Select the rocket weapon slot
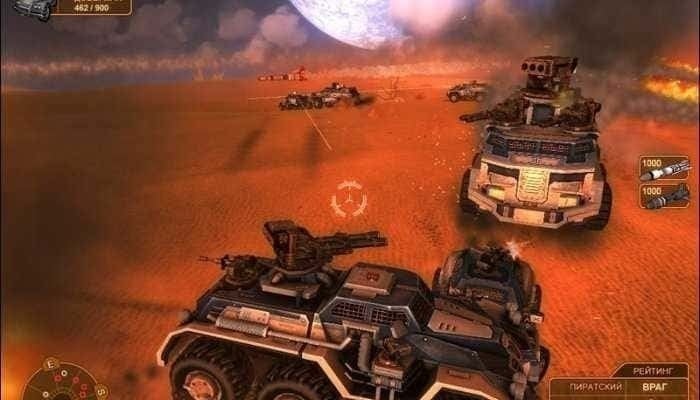This screenshot has height=400, width=700. point(665,168)
